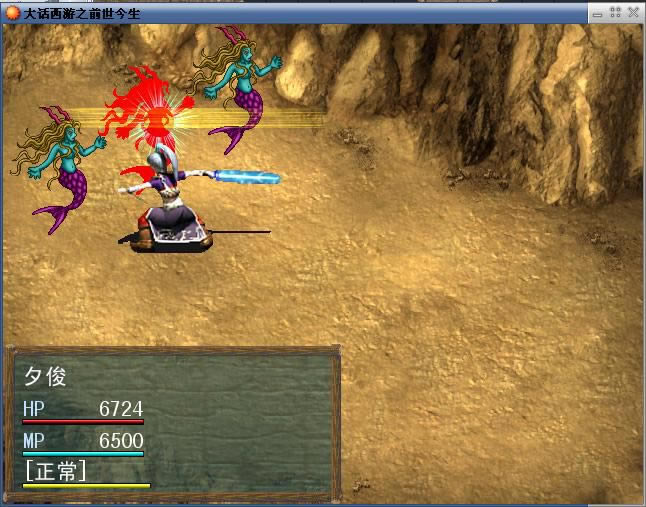Screen dimensions: 646x507
Task: Close the game window
Action: (633, 12)
